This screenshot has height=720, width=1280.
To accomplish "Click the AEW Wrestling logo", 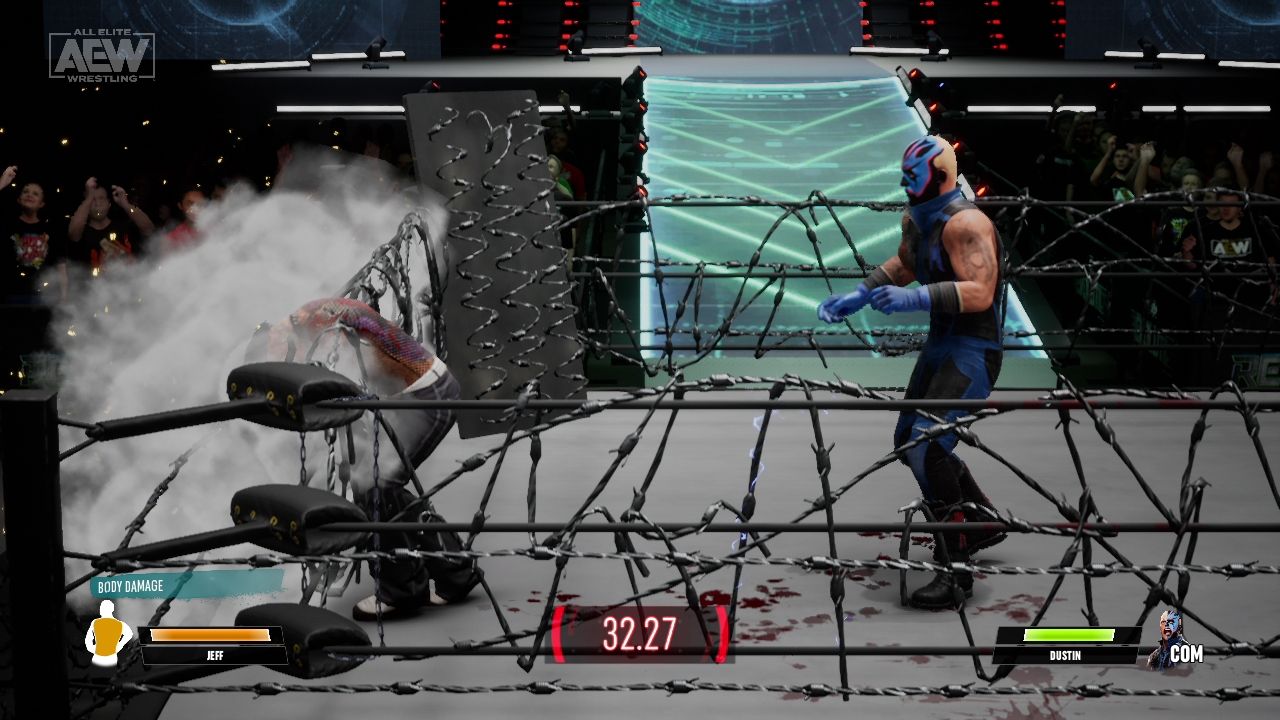I will click(x=103, y=54).
